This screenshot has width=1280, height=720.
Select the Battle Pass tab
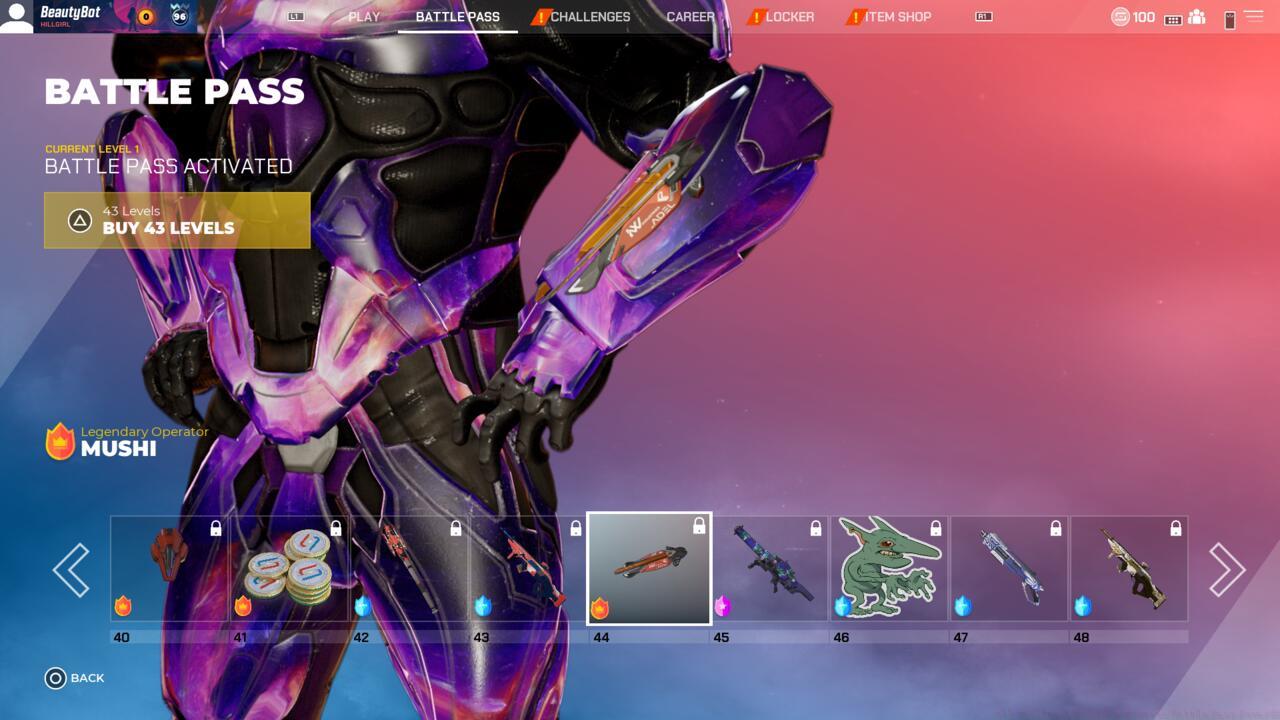click(x=457, y=17)
